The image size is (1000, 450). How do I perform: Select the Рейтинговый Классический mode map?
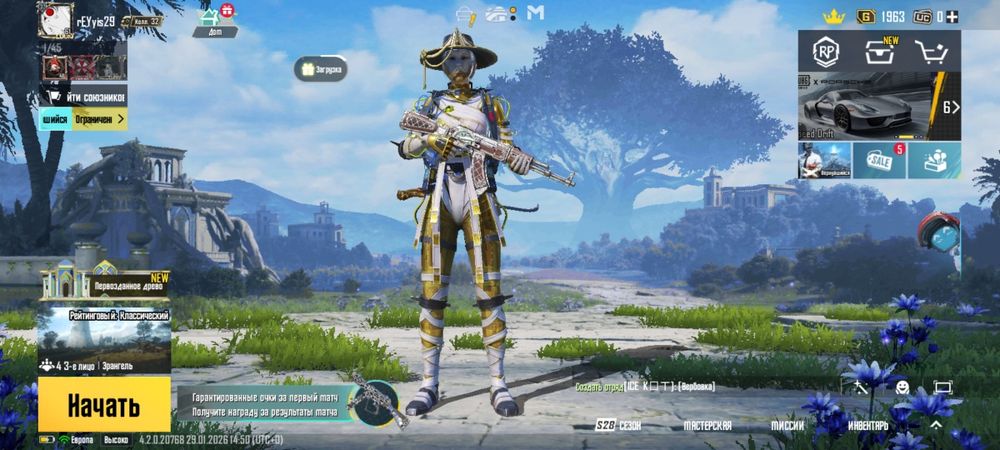click(x=104, y=338)
